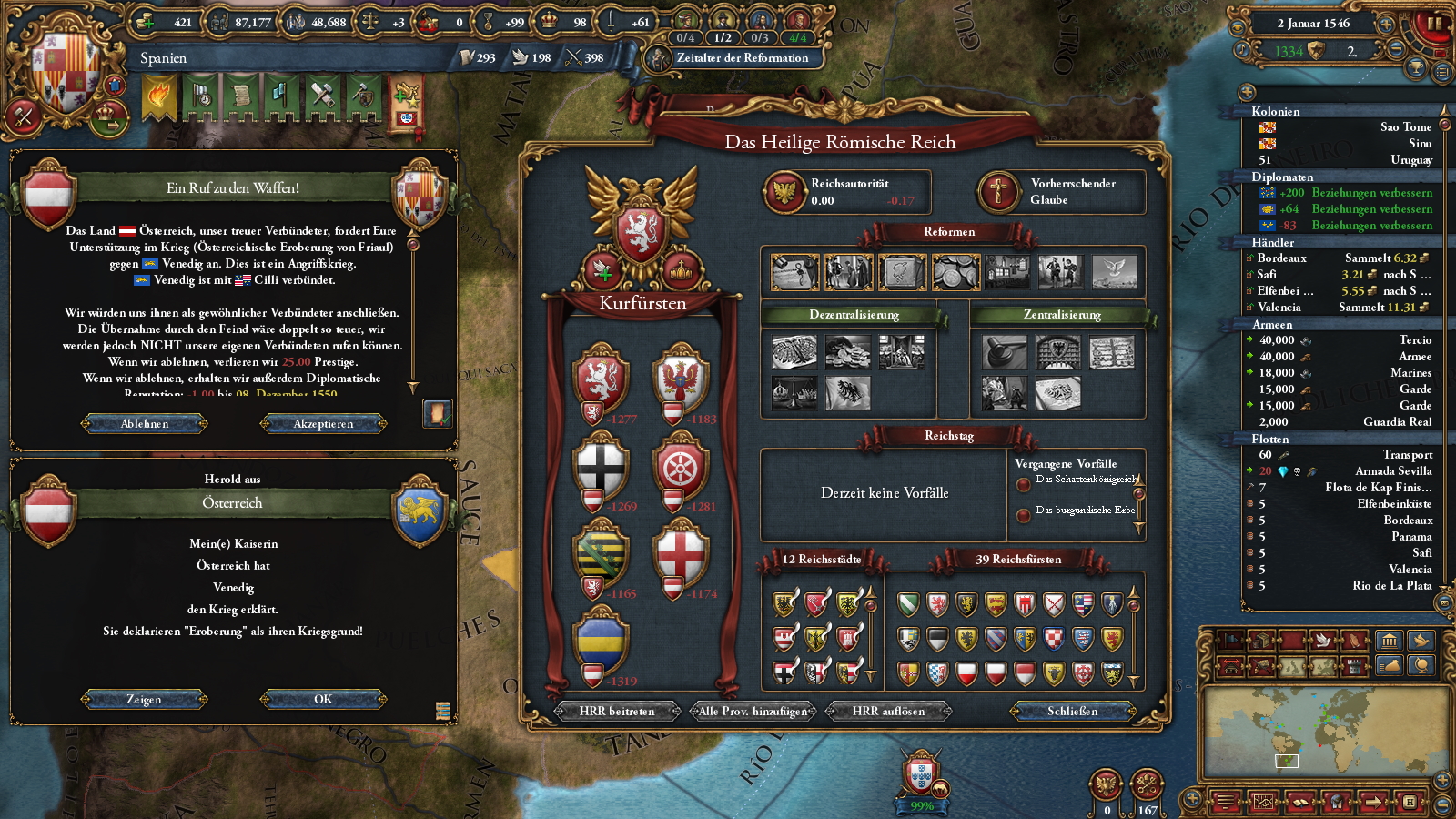Select the diplomacy dove mapmode icon on minimap panel
Image resolution: width=1456 pixels, height=819 pixels.
click(x=1323, y=642)
